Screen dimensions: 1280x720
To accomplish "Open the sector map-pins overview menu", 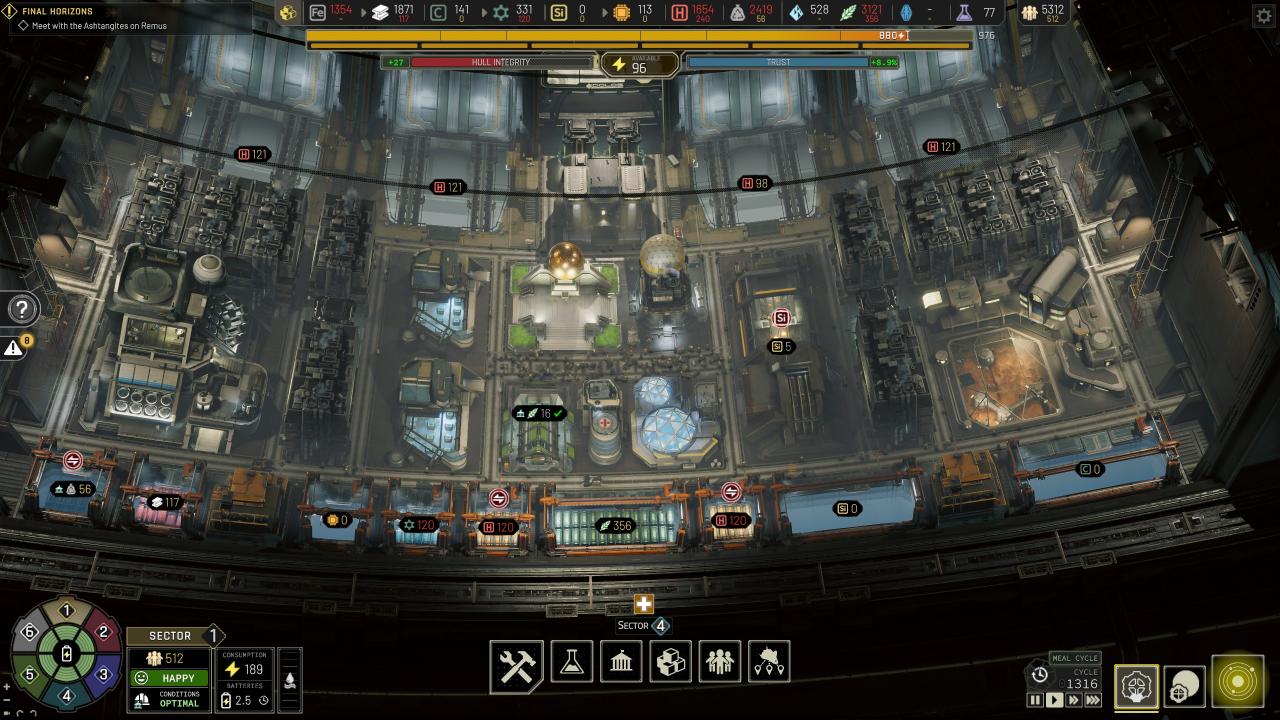I will click(x=768, y=662).
